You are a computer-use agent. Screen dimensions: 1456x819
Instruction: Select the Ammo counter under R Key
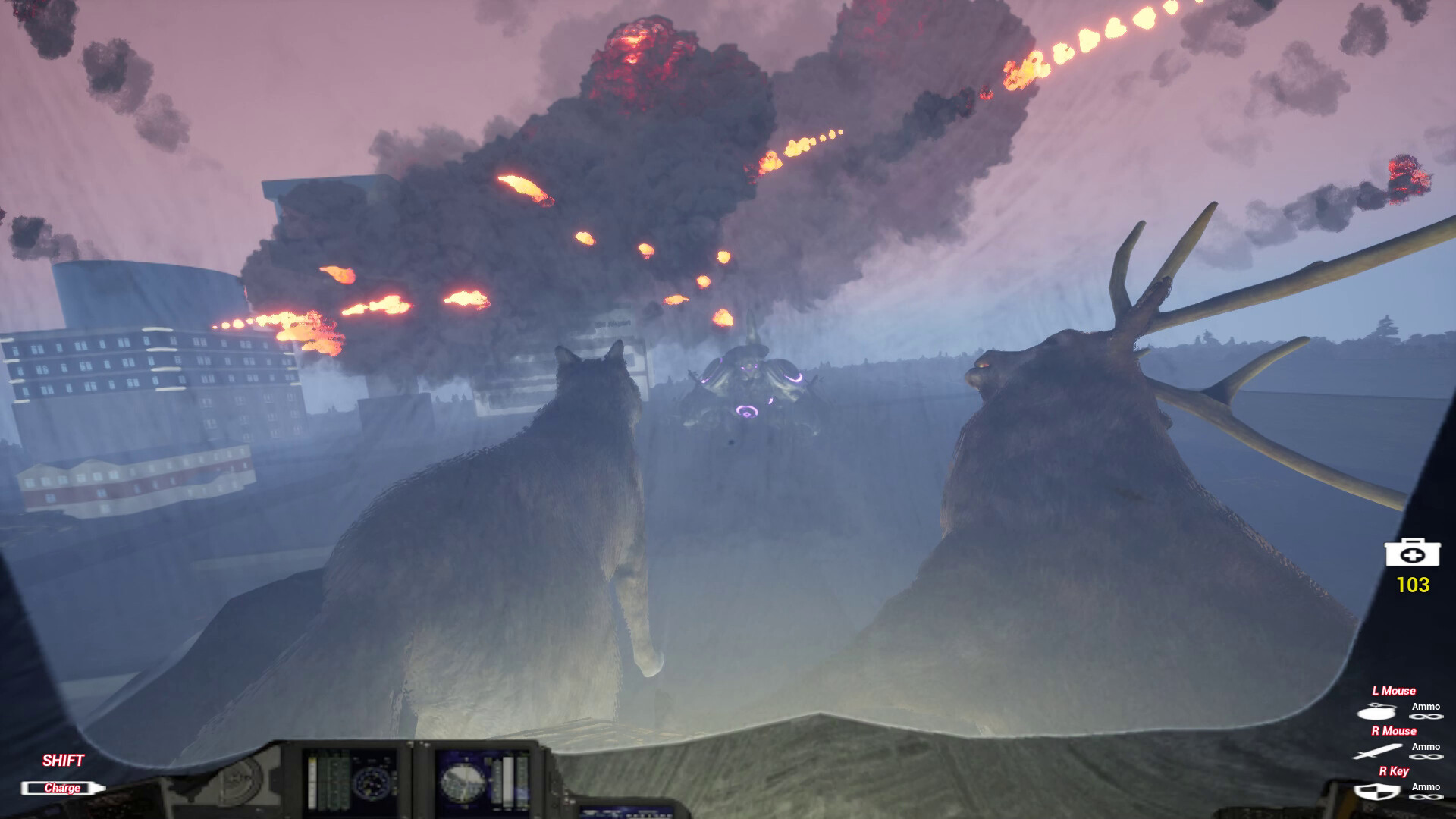[1426, 786]
